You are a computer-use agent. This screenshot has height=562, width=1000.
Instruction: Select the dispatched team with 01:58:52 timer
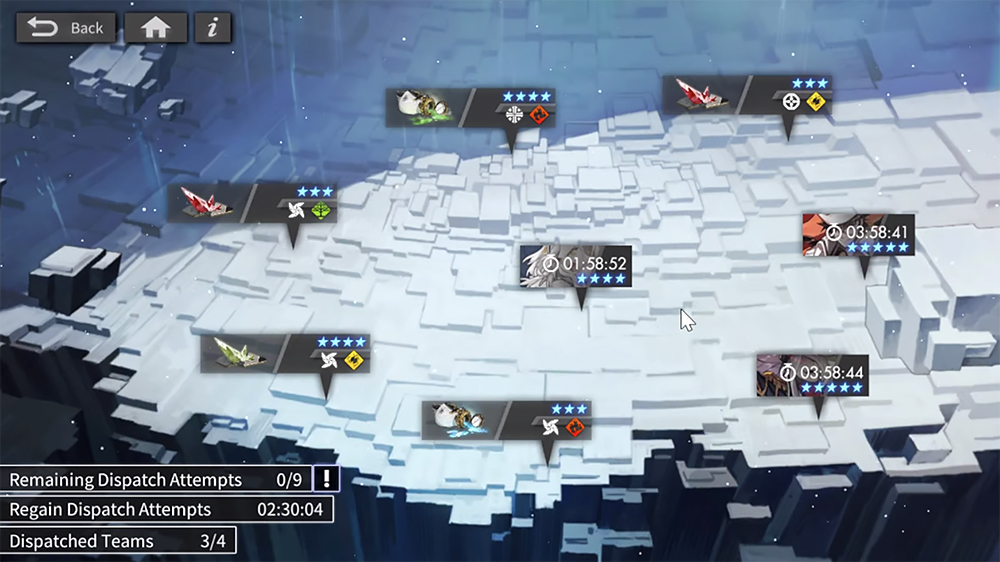pos(576,266)
